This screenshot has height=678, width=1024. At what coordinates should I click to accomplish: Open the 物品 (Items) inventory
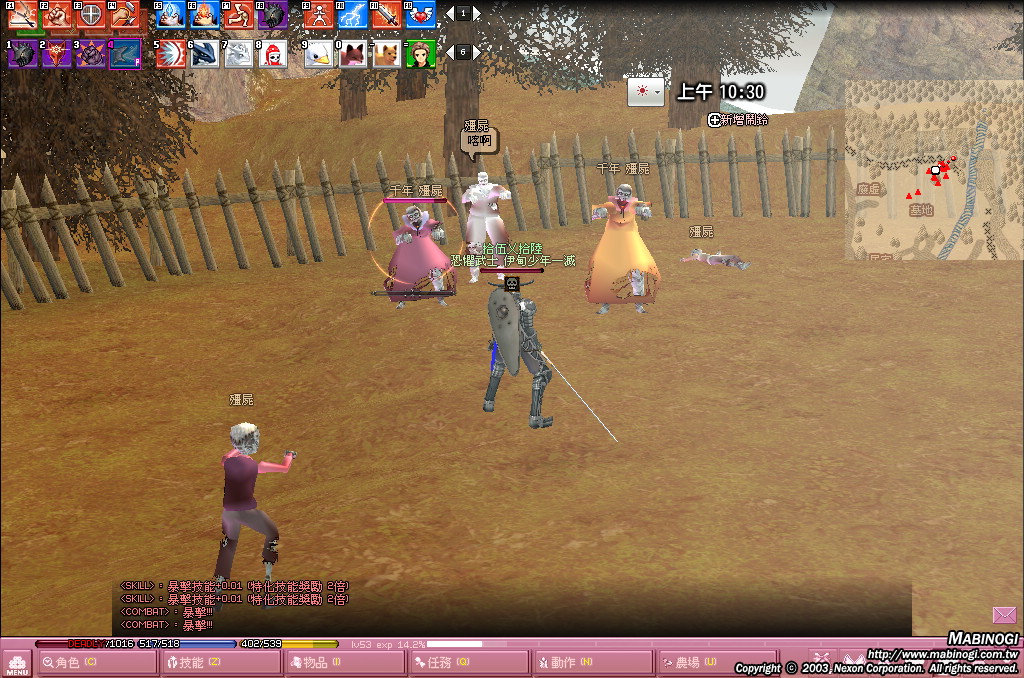click(x=344, y=662)
